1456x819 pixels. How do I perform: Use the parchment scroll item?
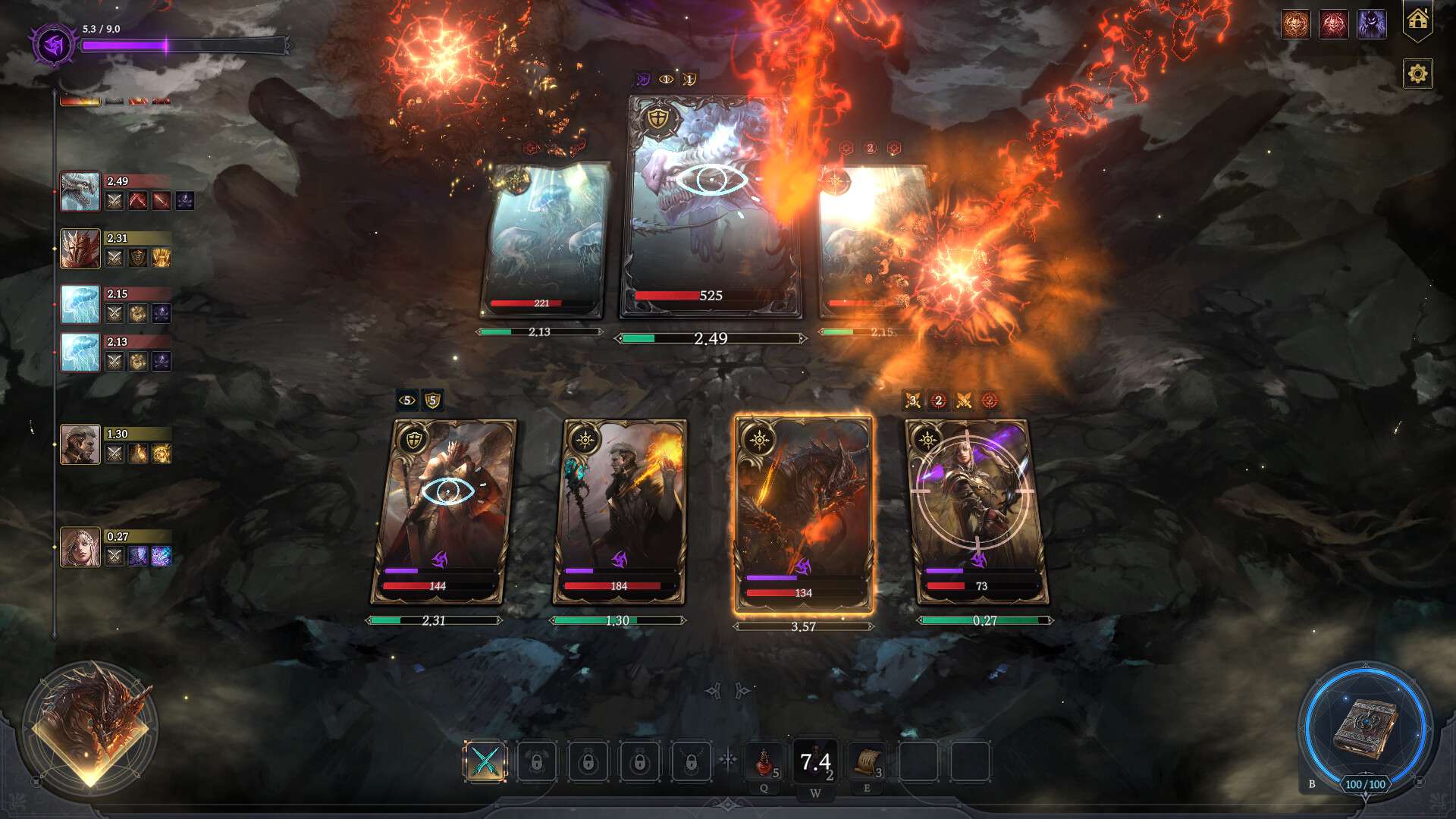coord(867,761)
